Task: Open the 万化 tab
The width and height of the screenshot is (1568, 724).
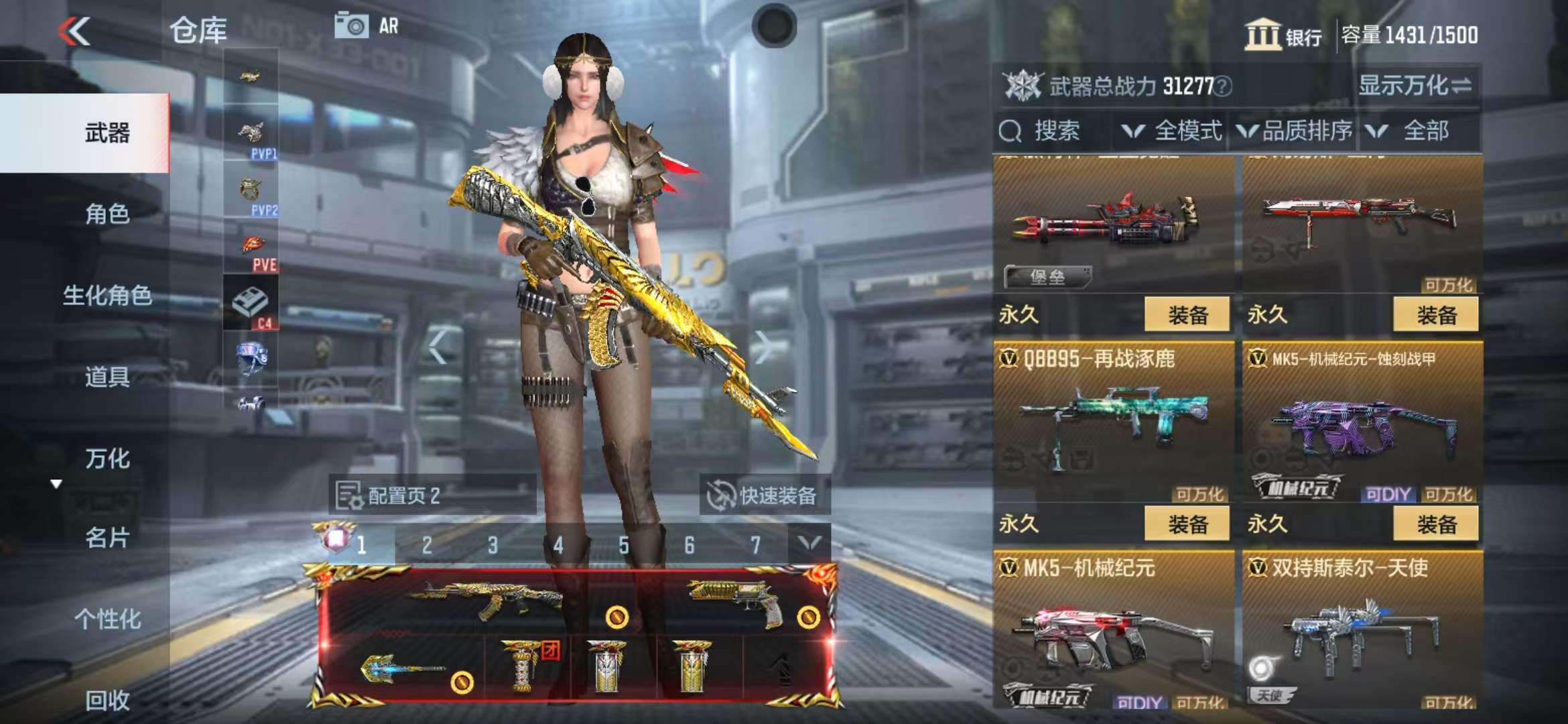Action: [107, 459]
